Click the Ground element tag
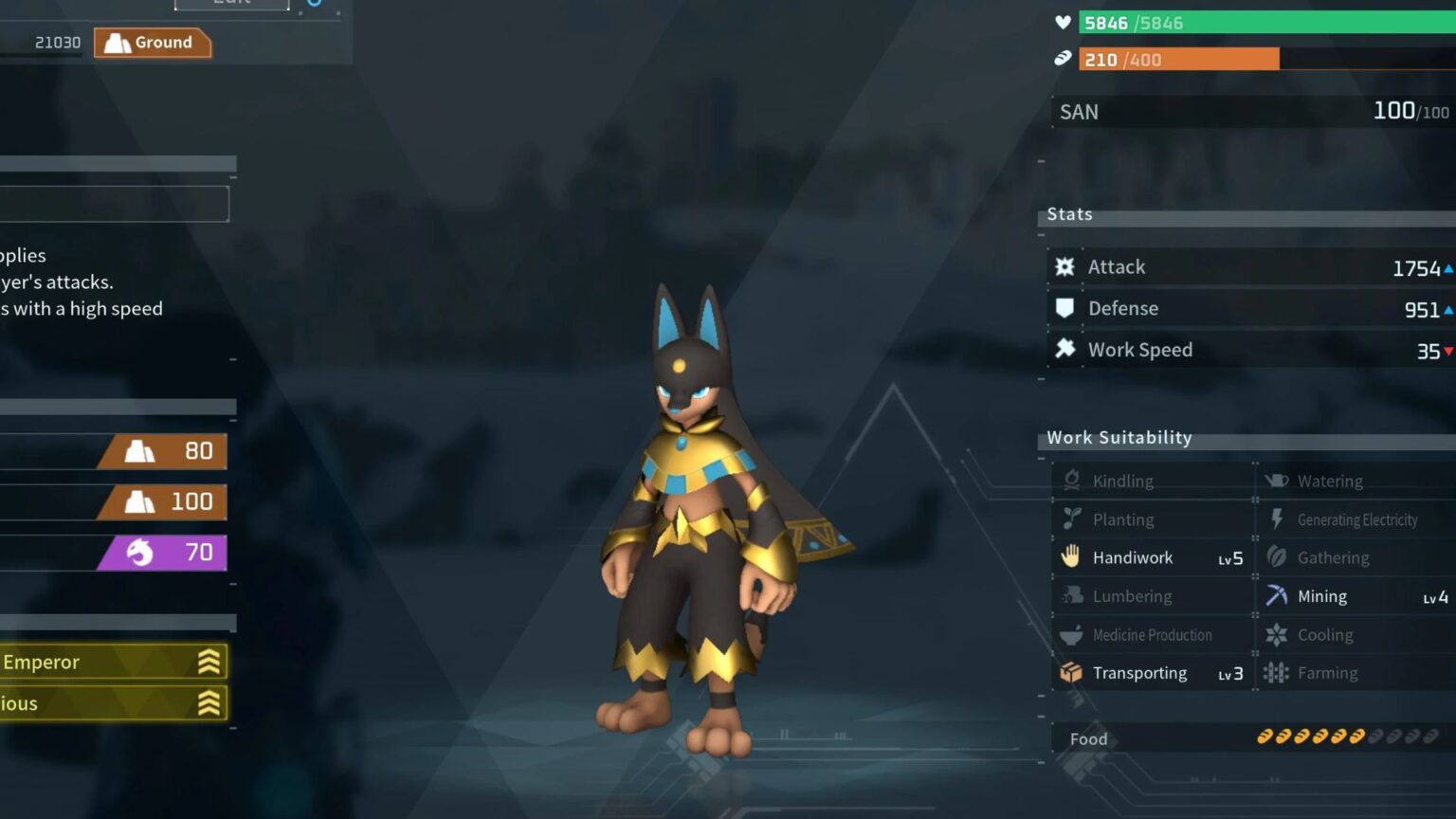1456x819 pixels. [x=152, y=43]
